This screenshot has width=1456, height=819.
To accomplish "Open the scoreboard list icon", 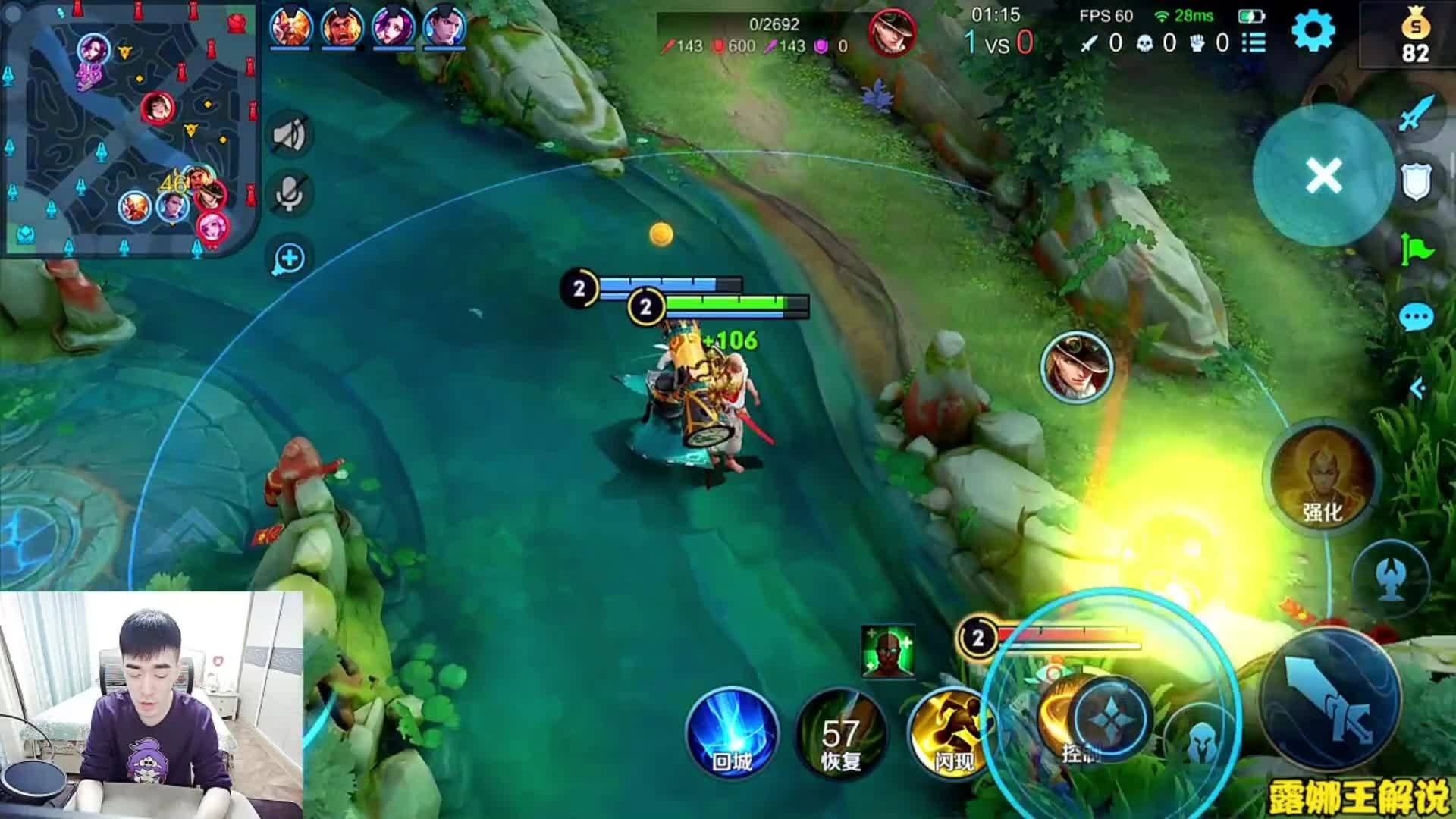I will pyautogui.click(x=1254, y=43).
